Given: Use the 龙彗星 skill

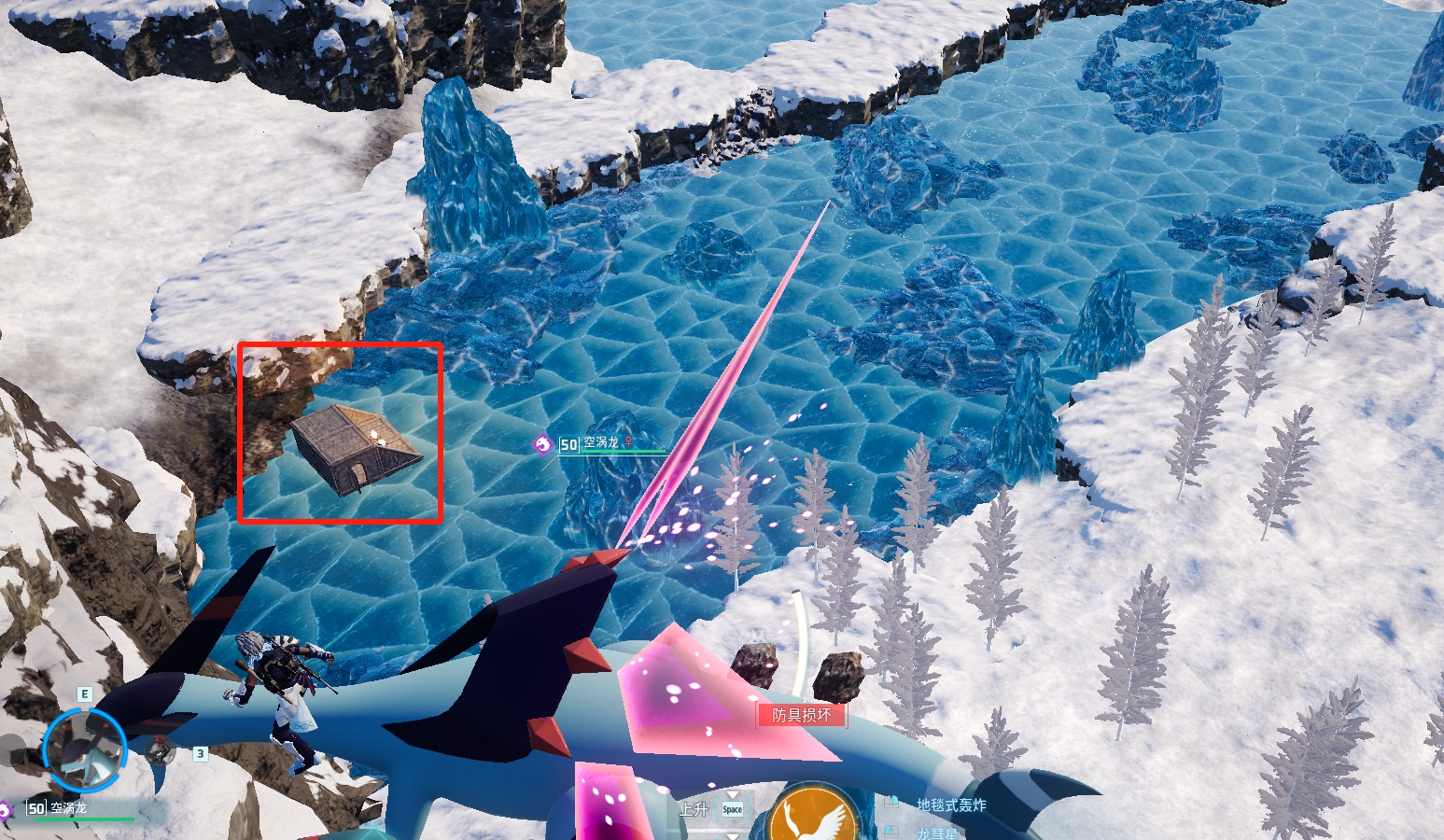Looking at the screenshot, I should (x=936, y=833).
